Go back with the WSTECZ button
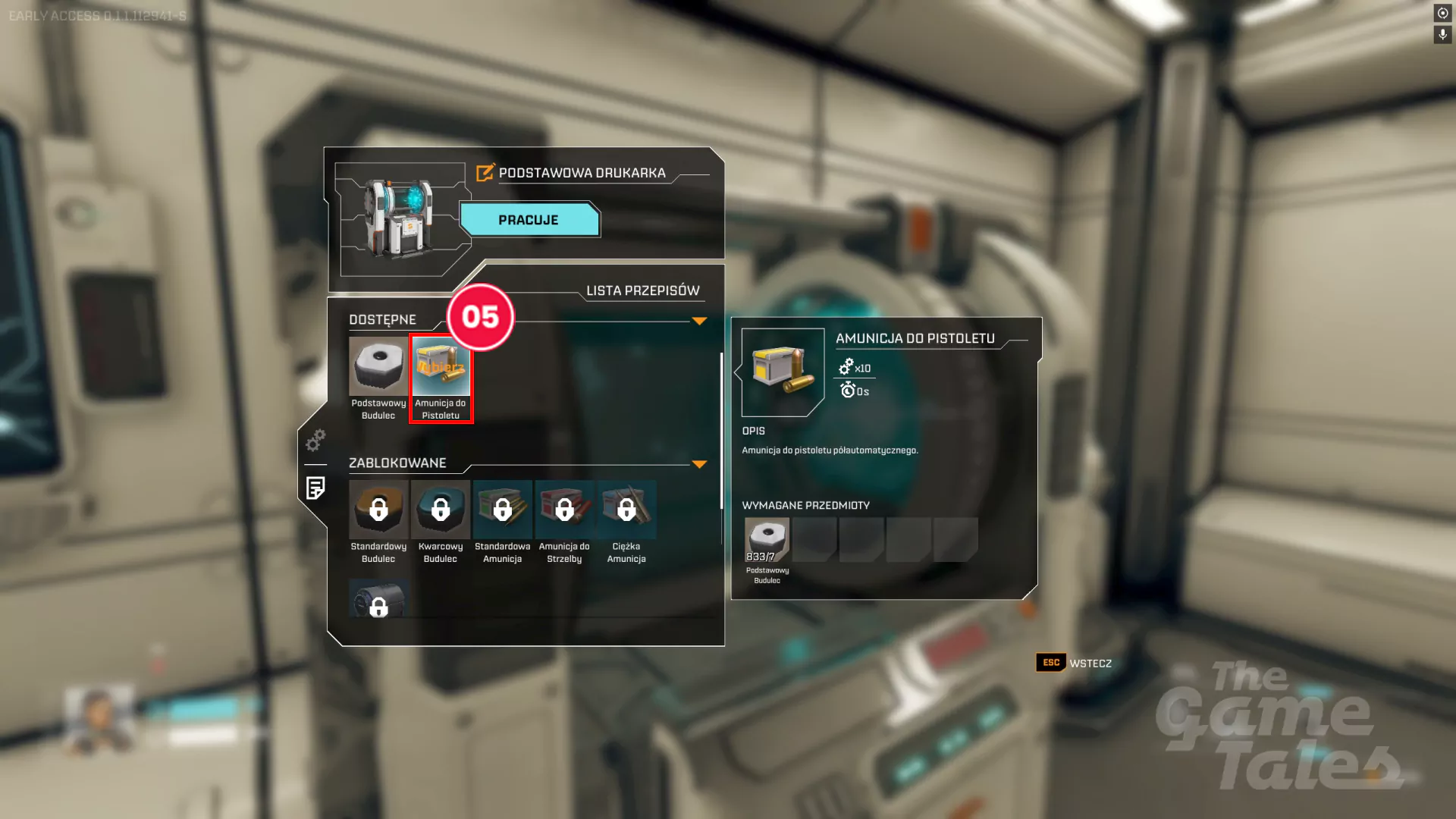This screenshot has width=1456, height=819. point(1075,663)
